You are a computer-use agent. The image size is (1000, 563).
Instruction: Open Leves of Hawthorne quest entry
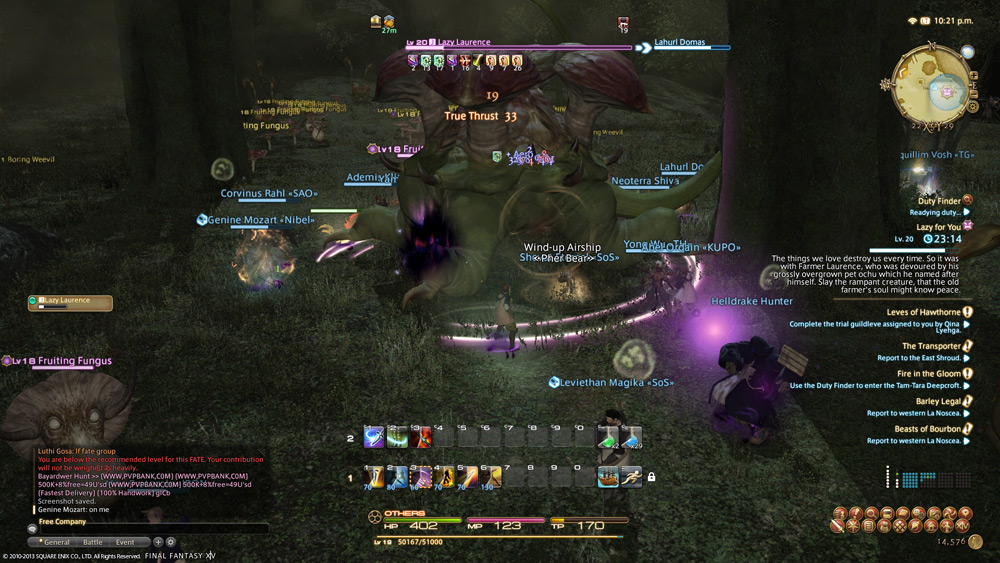coord(923,312)
